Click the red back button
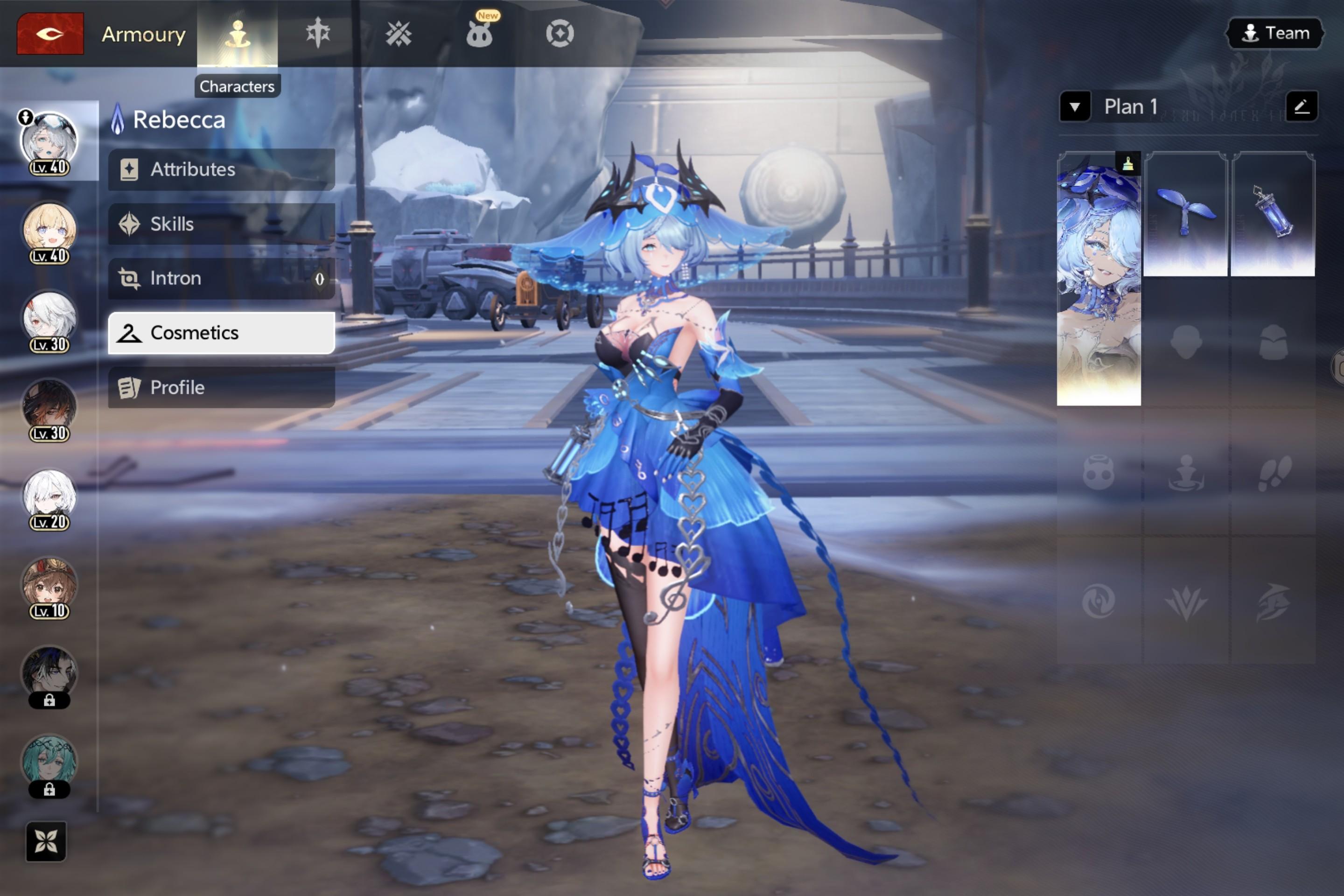 tap(50, 34)
